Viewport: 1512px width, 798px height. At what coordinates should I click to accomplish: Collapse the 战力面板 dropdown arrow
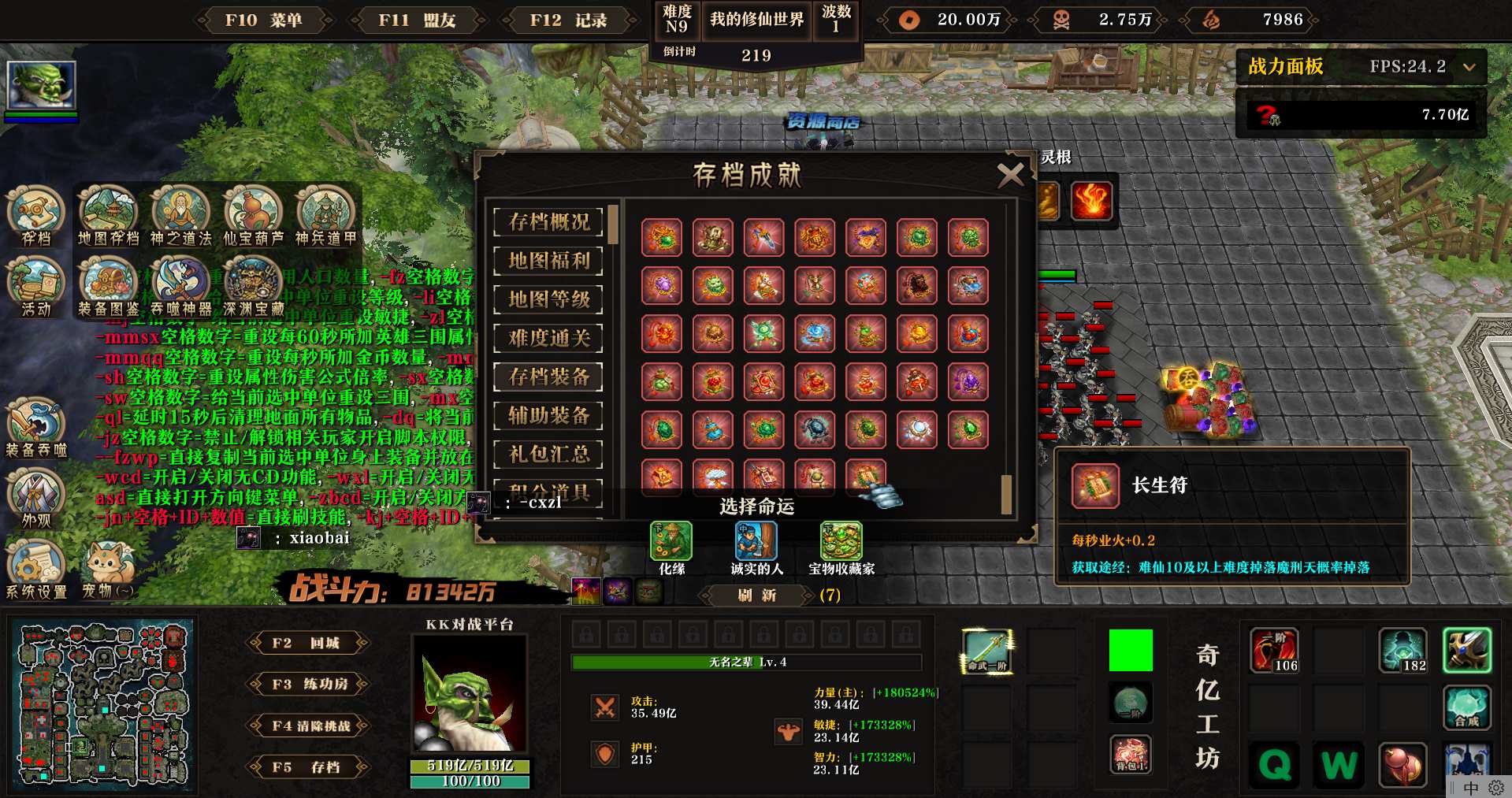1469,67
